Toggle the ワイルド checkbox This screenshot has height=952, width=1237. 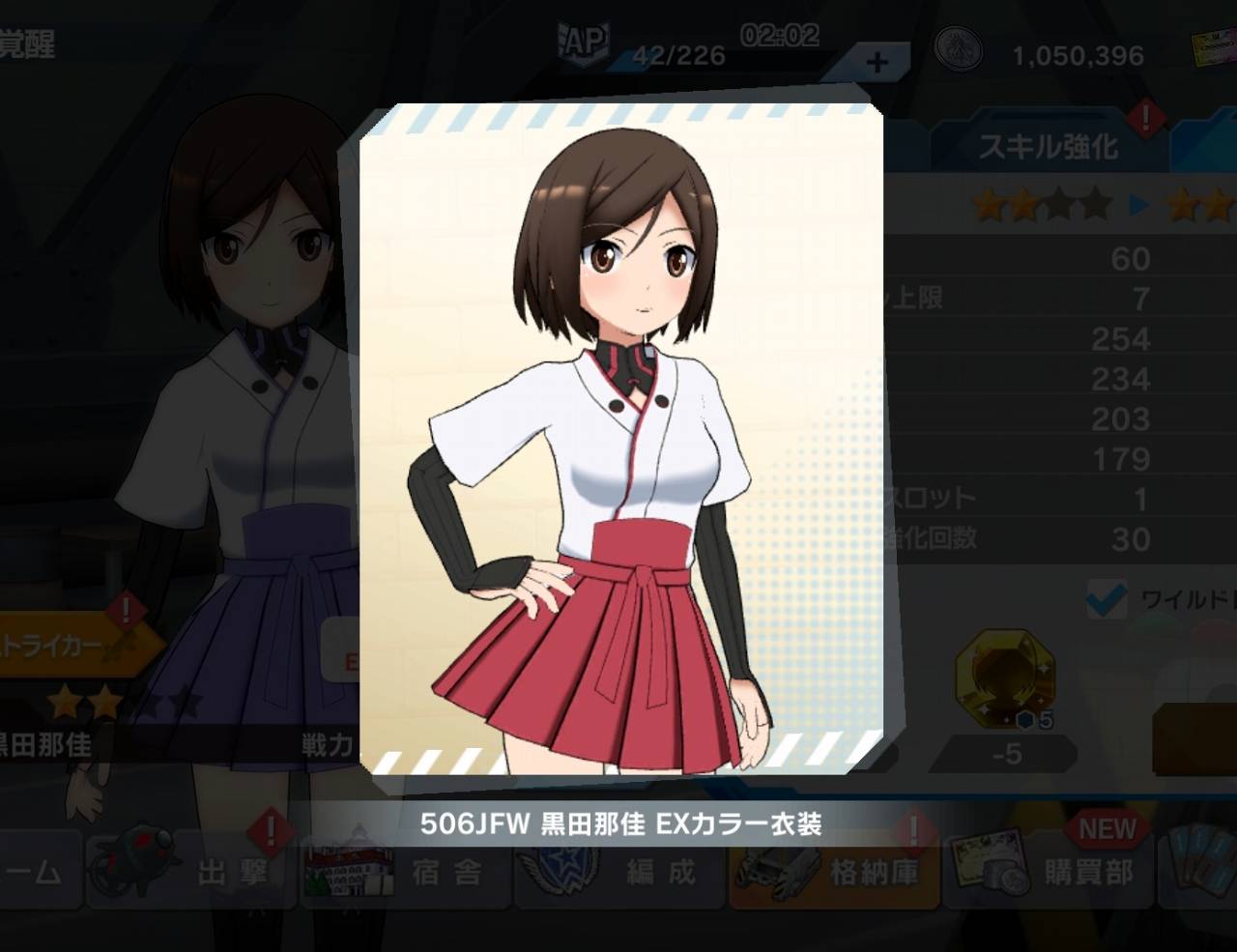[1106, 599]
